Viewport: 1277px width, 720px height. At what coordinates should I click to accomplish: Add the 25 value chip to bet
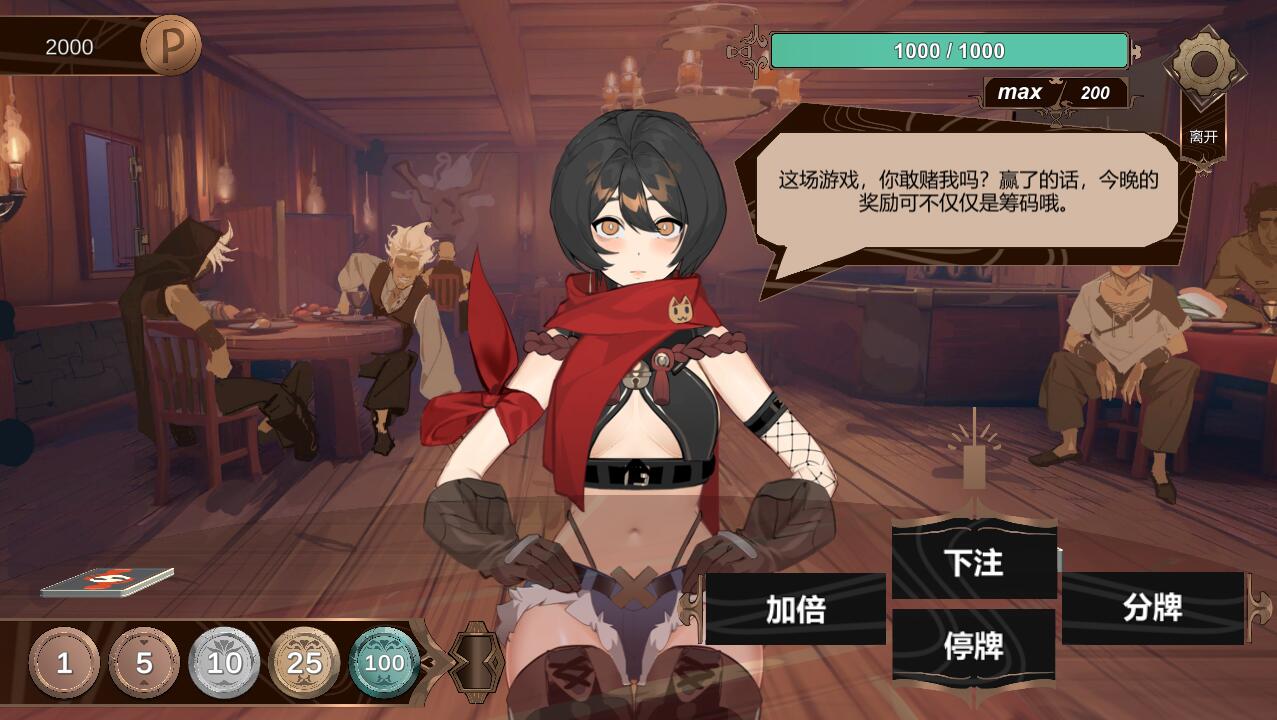pos(304,663)
